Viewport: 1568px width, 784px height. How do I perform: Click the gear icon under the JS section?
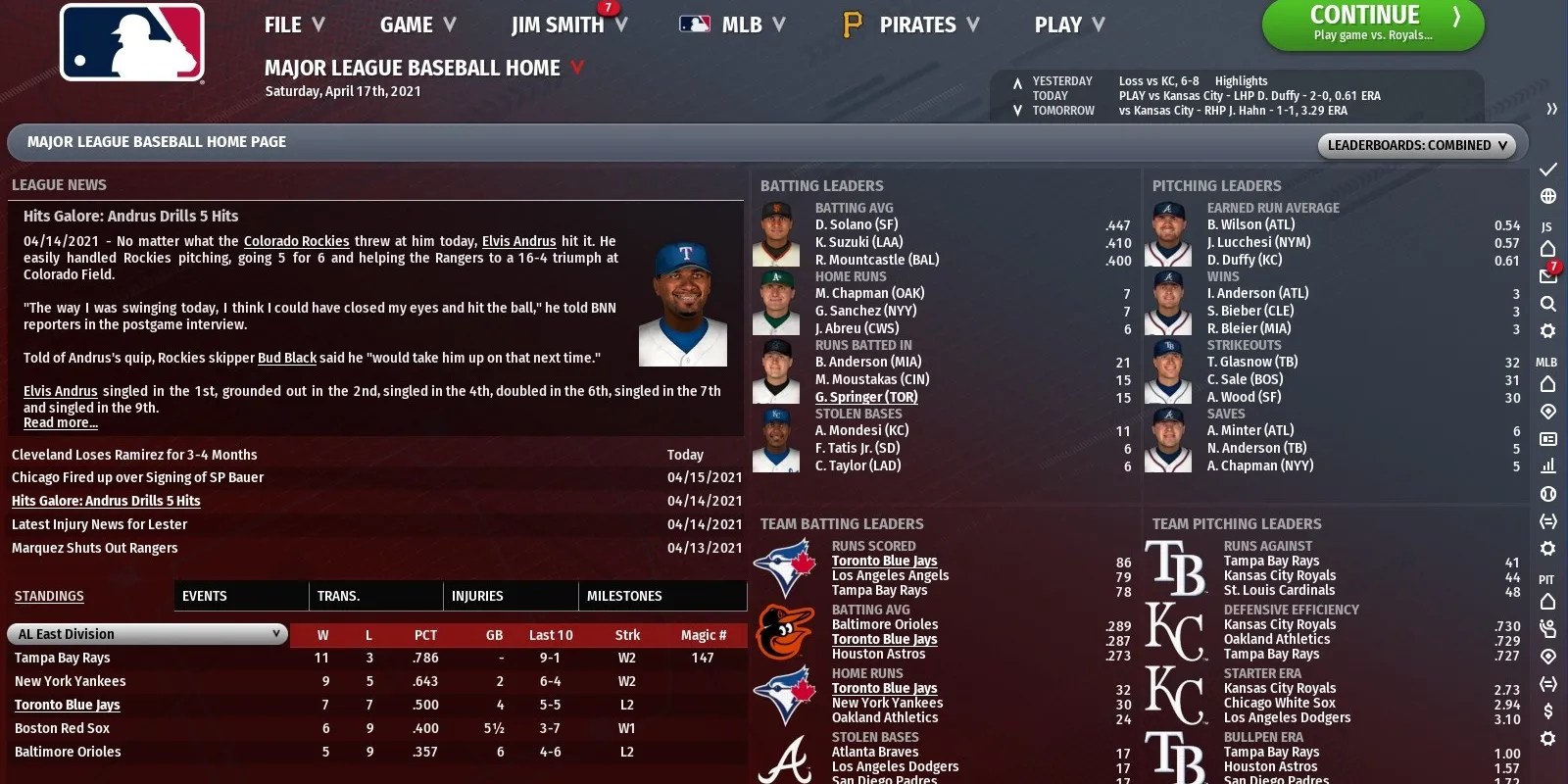pyautogui.click(x=1549, y=330)
